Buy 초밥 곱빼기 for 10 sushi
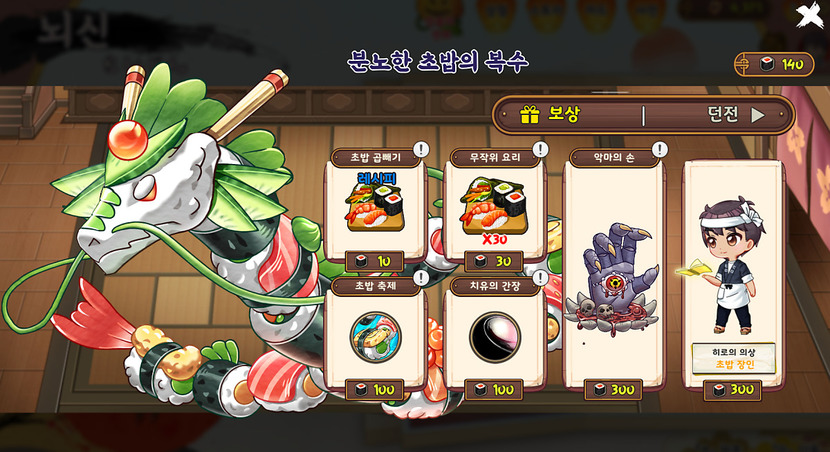Viewport: 830px width, 452px height. 374,261
